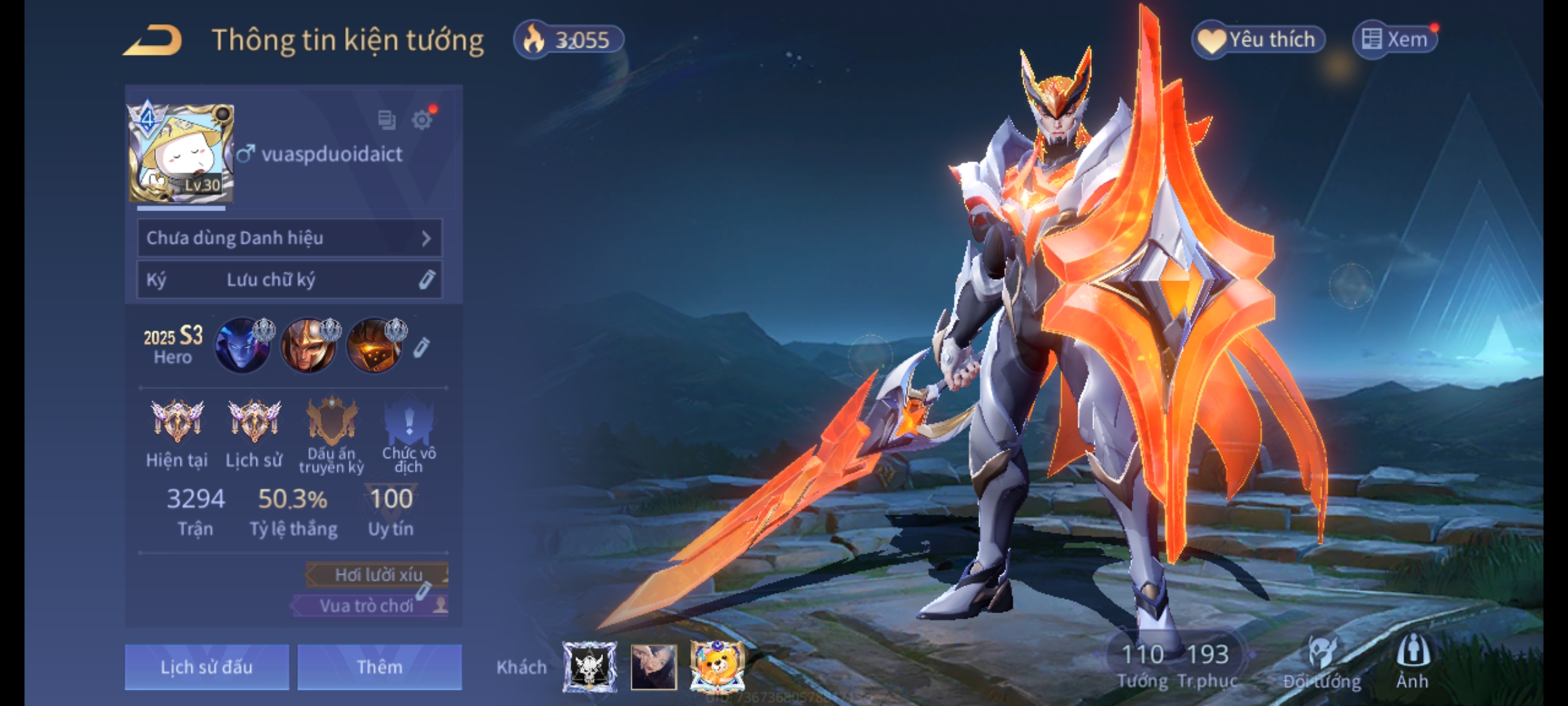Image resolution: width=1568 pixels, height=706 pixels.
Task: Click the Xem view button
Action: click(1395, 40)
